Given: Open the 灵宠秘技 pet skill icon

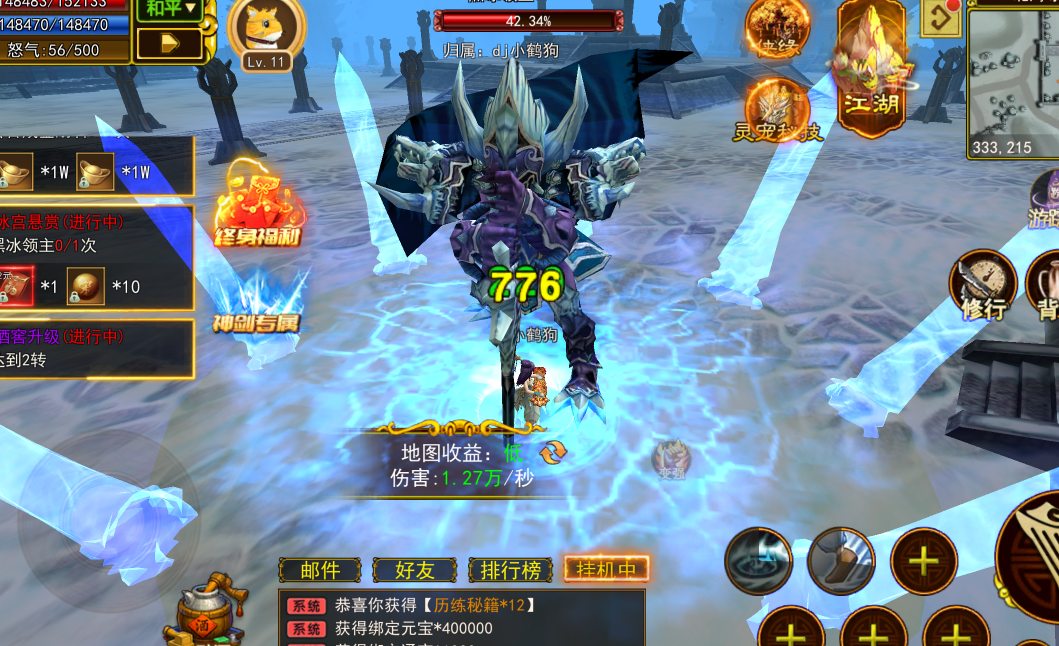Looking at the screenshot, I should 777,110.
